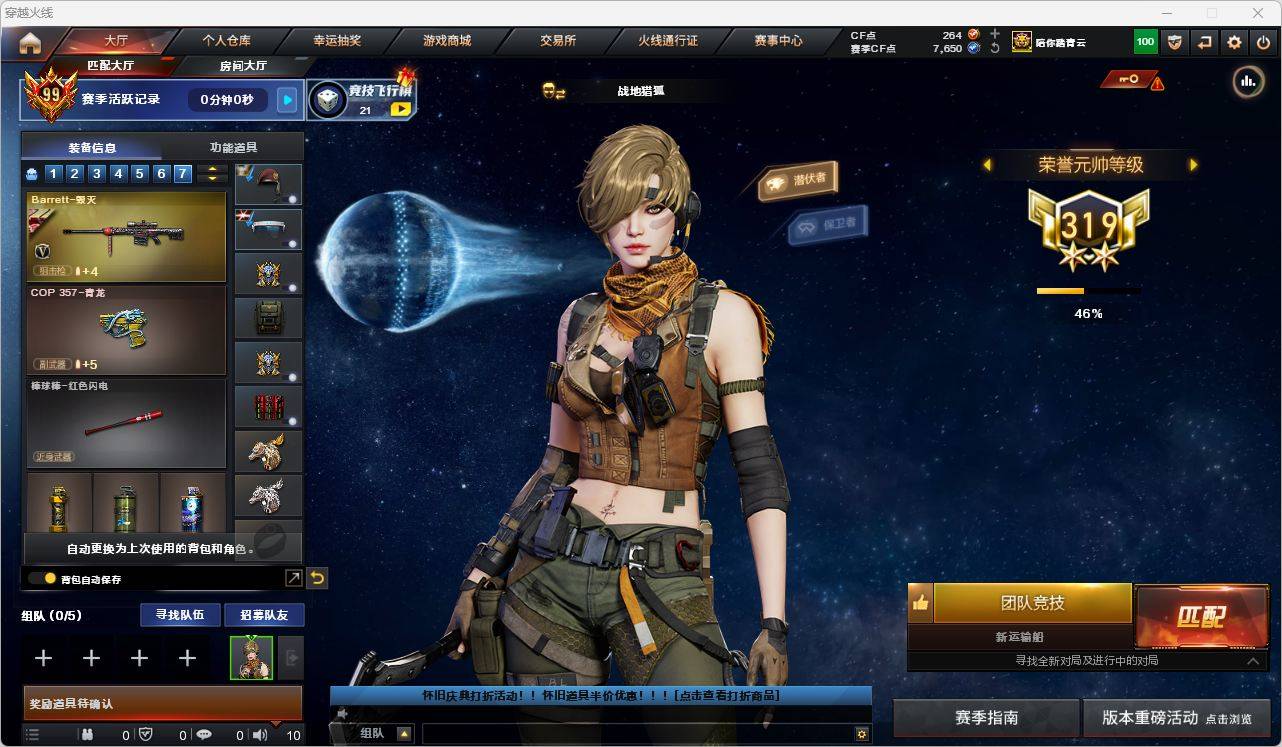Viewport: 1282px width, 747px height.
Task: Select the Barrett-毁灭 sniper rifle slot
Action: 127,236
